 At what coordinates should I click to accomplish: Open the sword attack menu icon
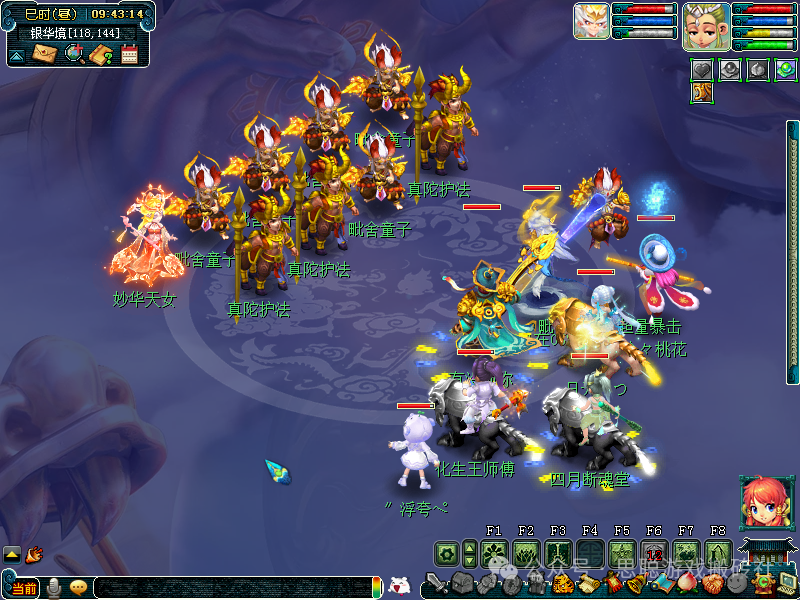436,583
